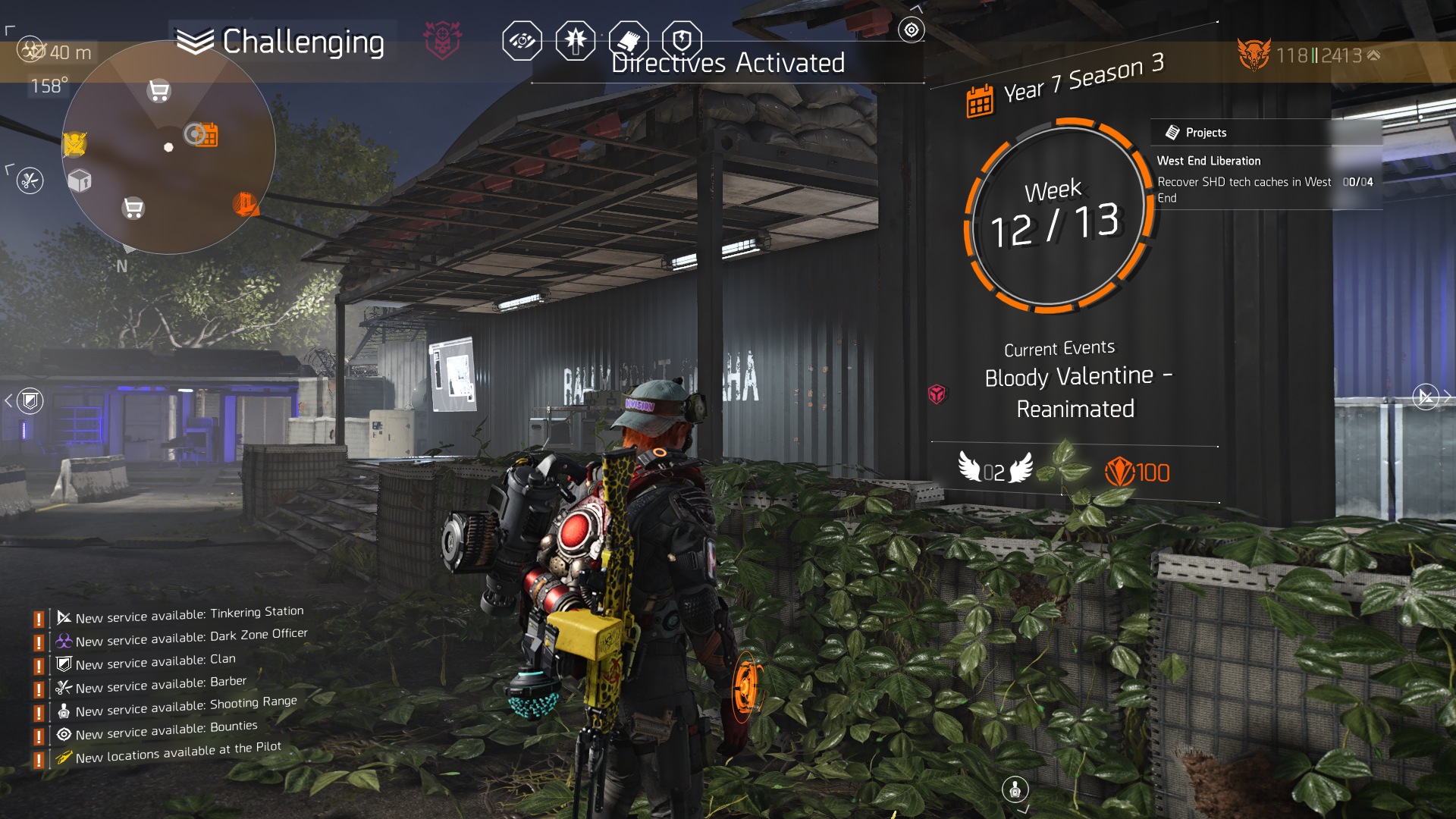Expand the West End Liberation project entry
1456x819 pixels.
pos(1207,161)
